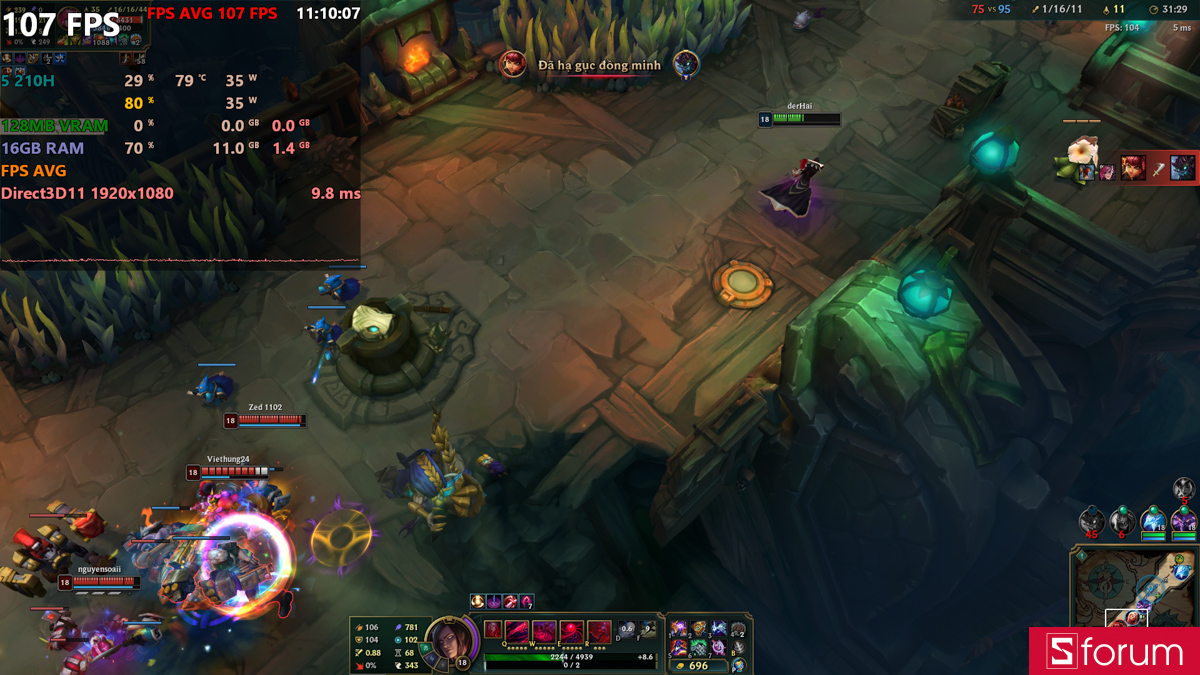This screenshot has height=675, width=1200.
Task: Cast the W ability
Action: pos(543,632)
